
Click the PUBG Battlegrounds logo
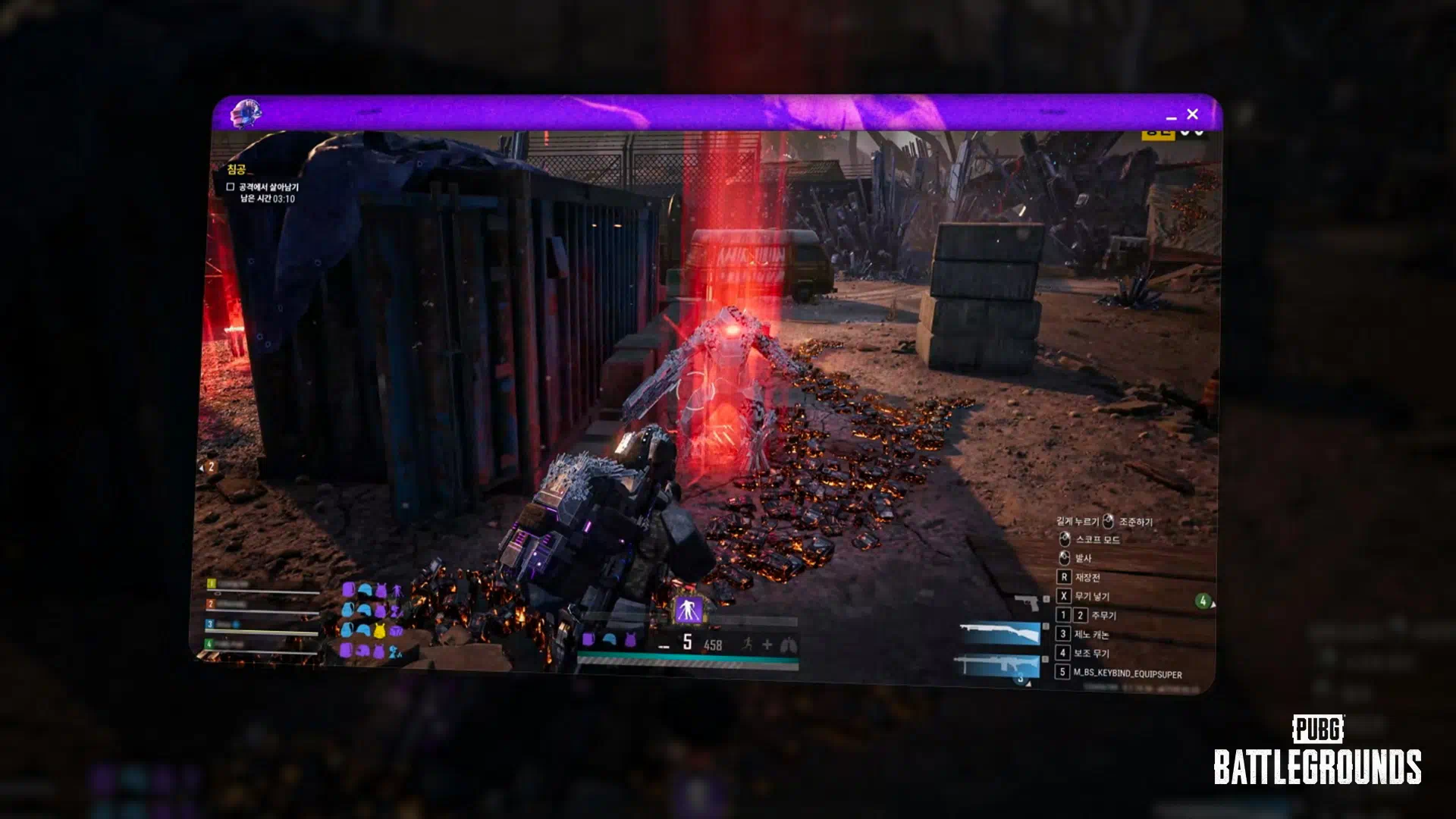pyautogui.click(x=1317, y=751)
